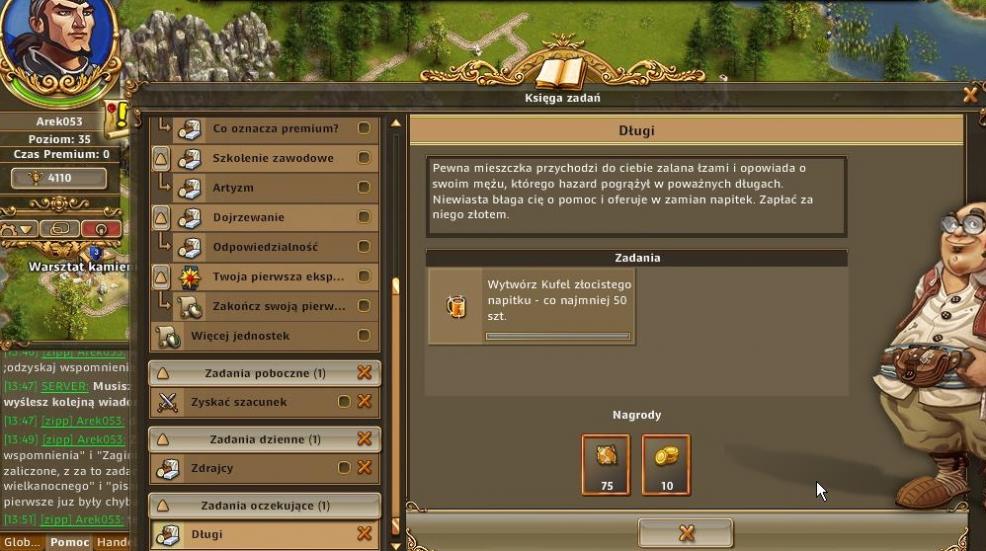986x551 pixels.
Task: Collapse the "Zadania oczekujące" section header
Action: click(162, 506)
